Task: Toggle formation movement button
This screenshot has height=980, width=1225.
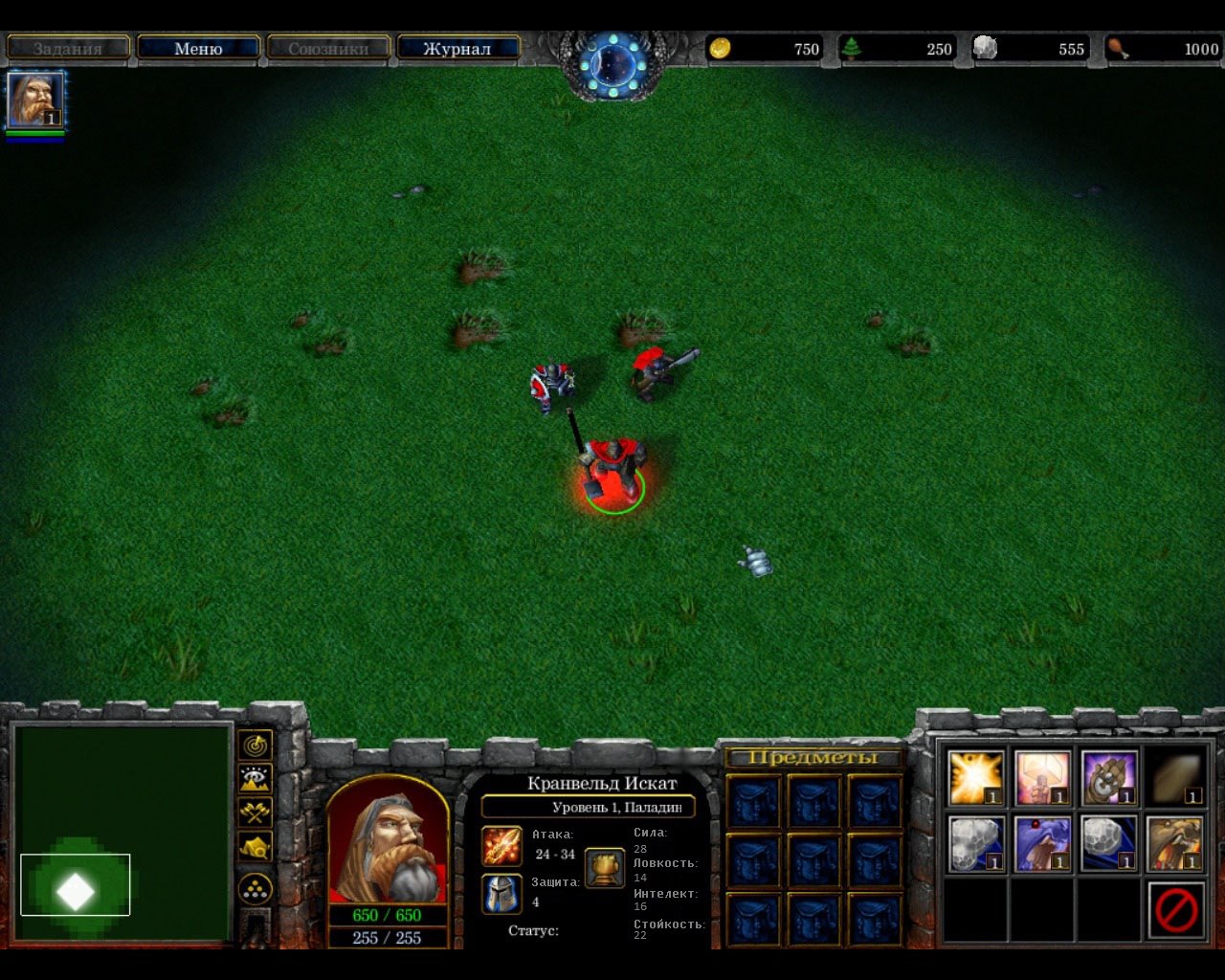Action: [x=255, y=889]
